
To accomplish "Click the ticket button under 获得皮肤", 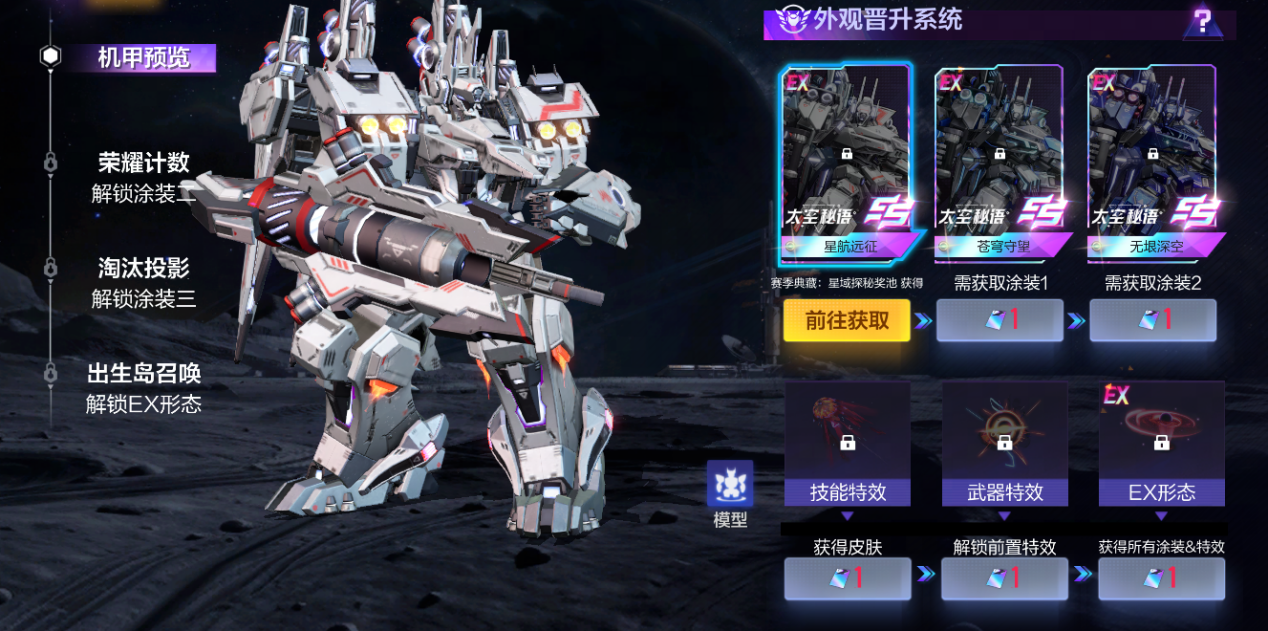I will pos(847,578).
